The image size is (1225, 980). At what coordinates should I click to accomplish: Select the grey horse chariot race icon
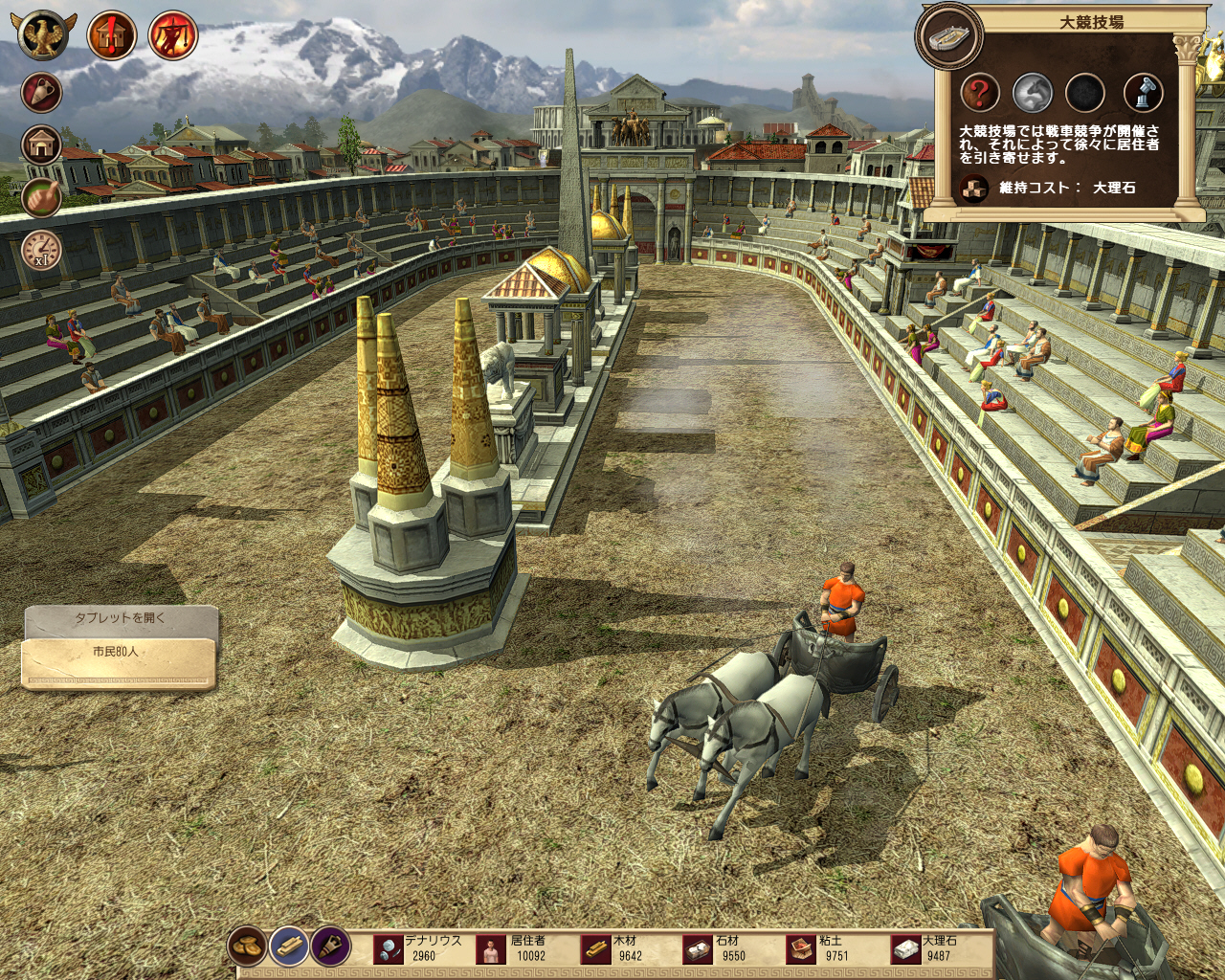[x=1034, y=94]
